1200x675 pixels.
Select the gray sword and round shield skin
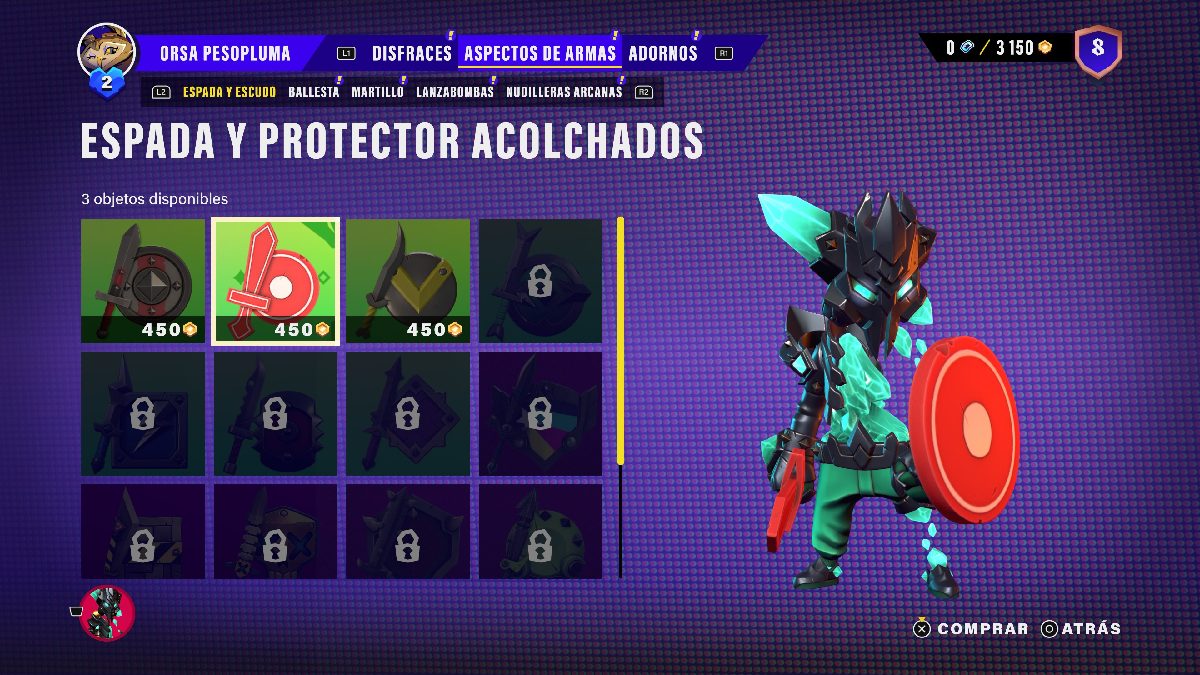143,281
